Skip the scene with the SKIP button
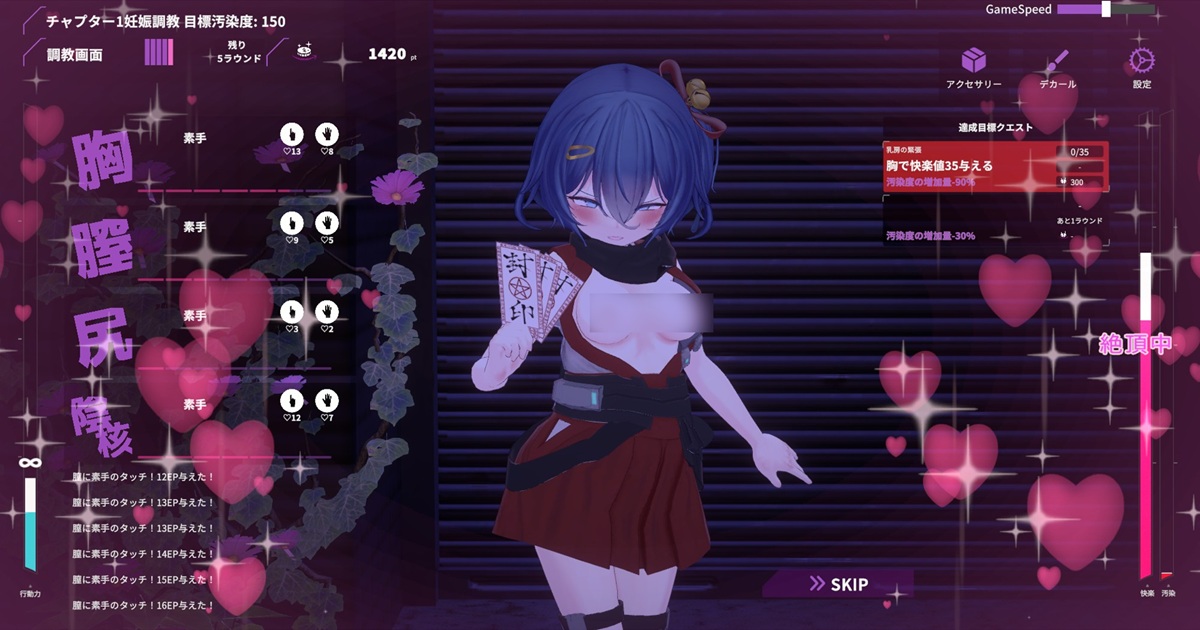This screenshot has width=1200, height=630. coord(838,584)
